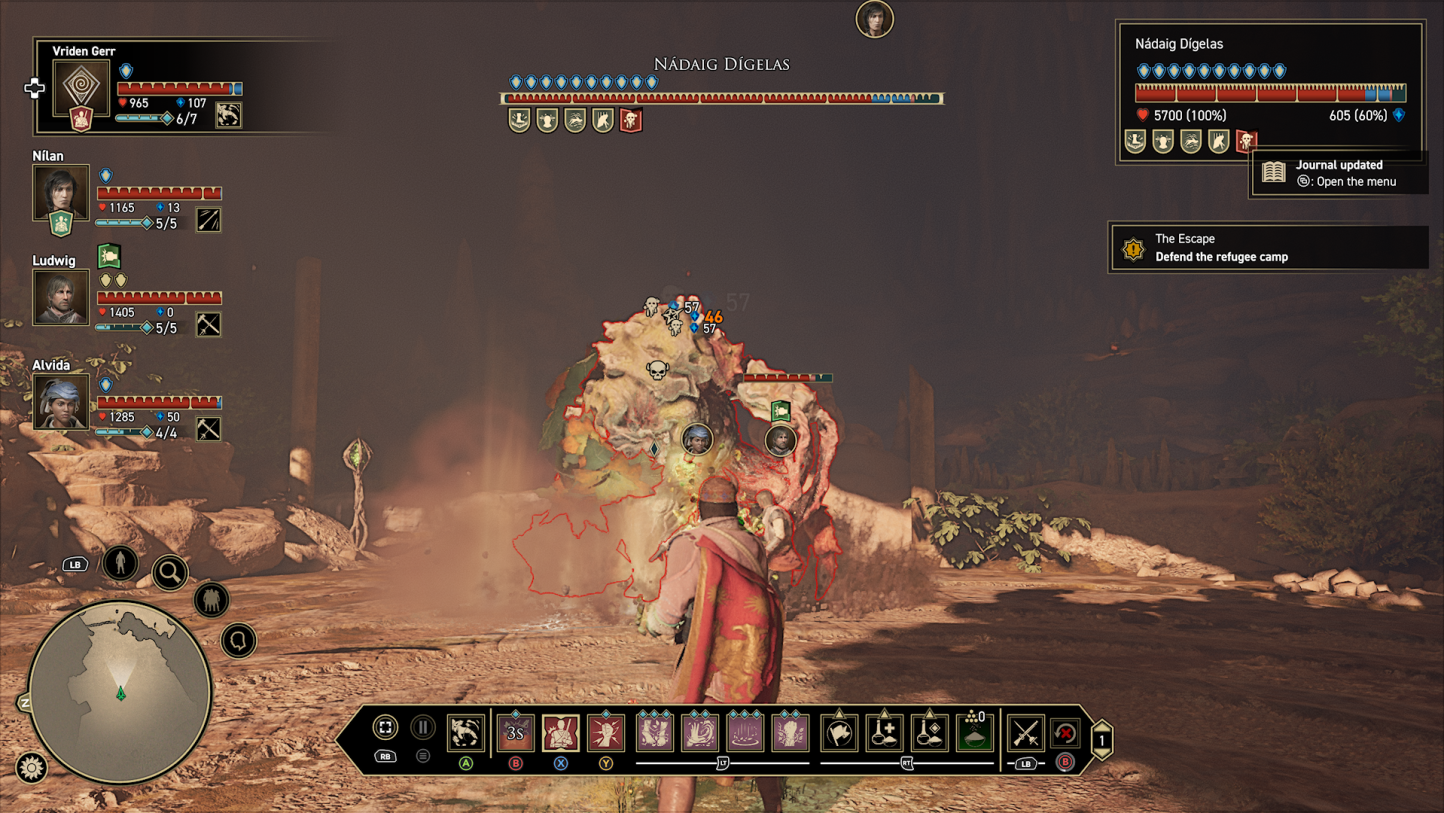Viewport: 1444px width, 813px height.
Task: Activate the red fist strike ability
Action: coord(606,733)
